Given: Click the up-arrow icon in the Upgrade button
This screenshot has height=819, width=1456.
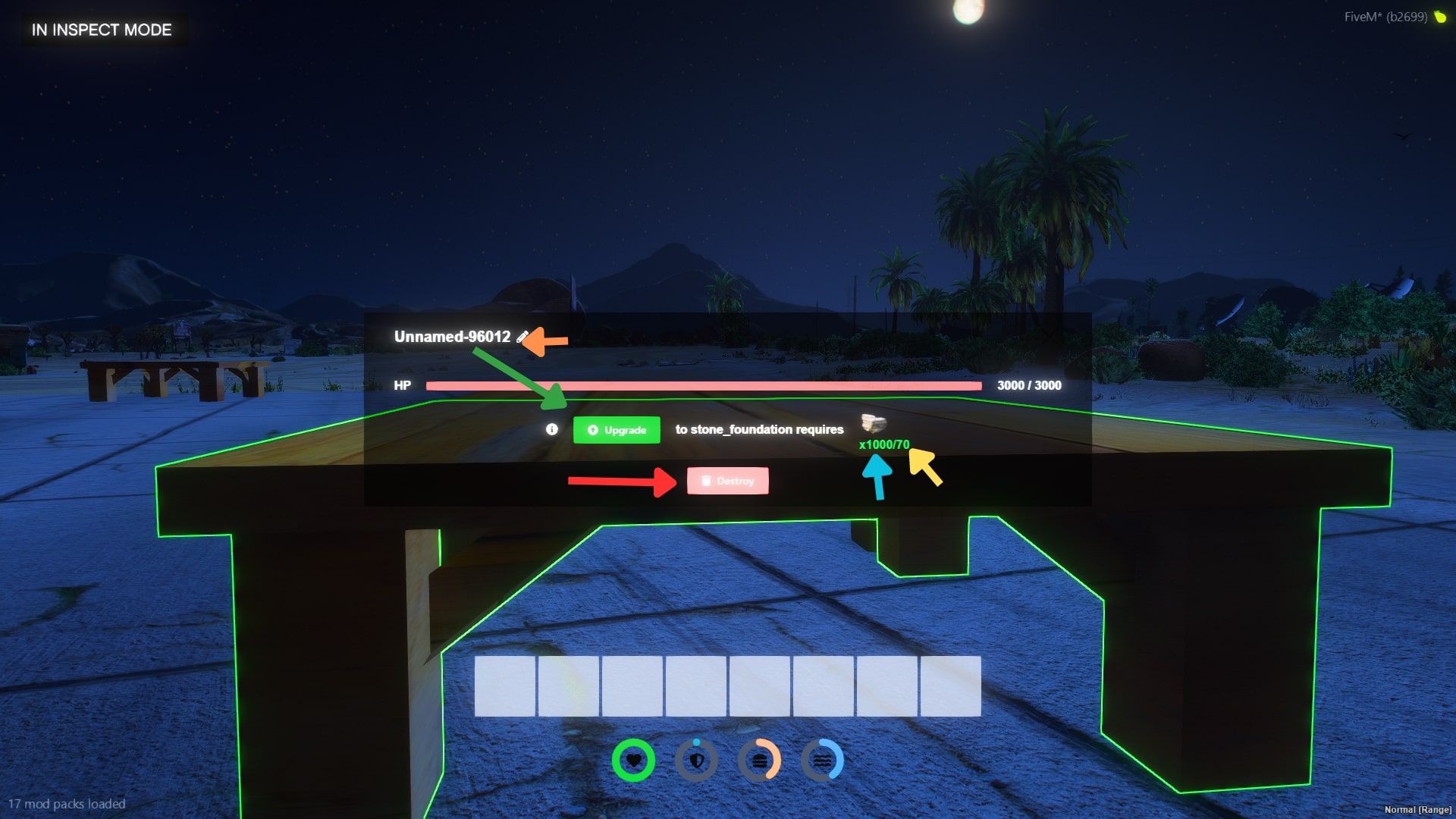Looking at the screenshot, I should pyautogui.click(x=591, y=429).
